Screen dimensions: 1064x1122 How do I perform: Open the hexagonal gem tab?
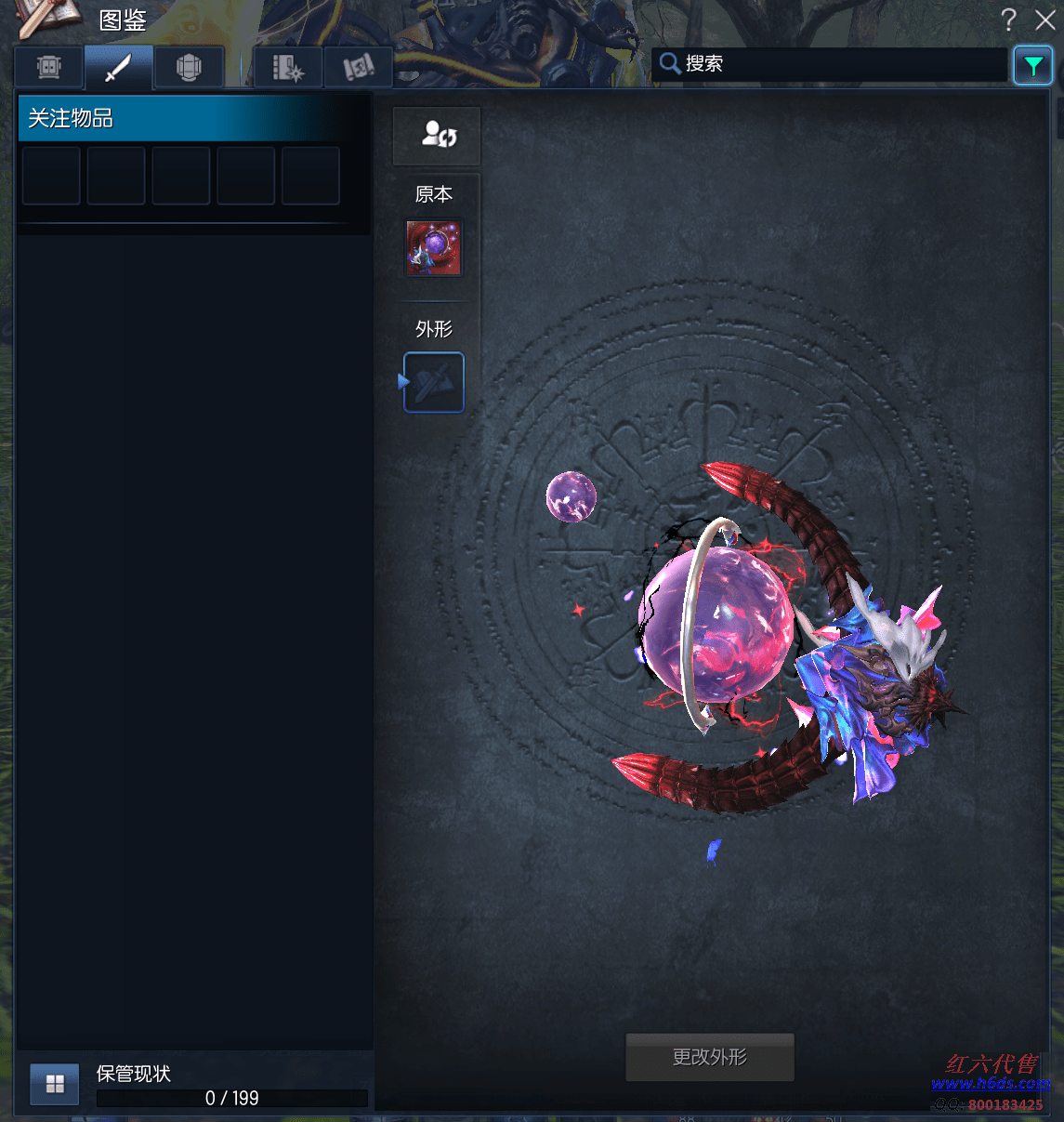click(x=189, y=67)
